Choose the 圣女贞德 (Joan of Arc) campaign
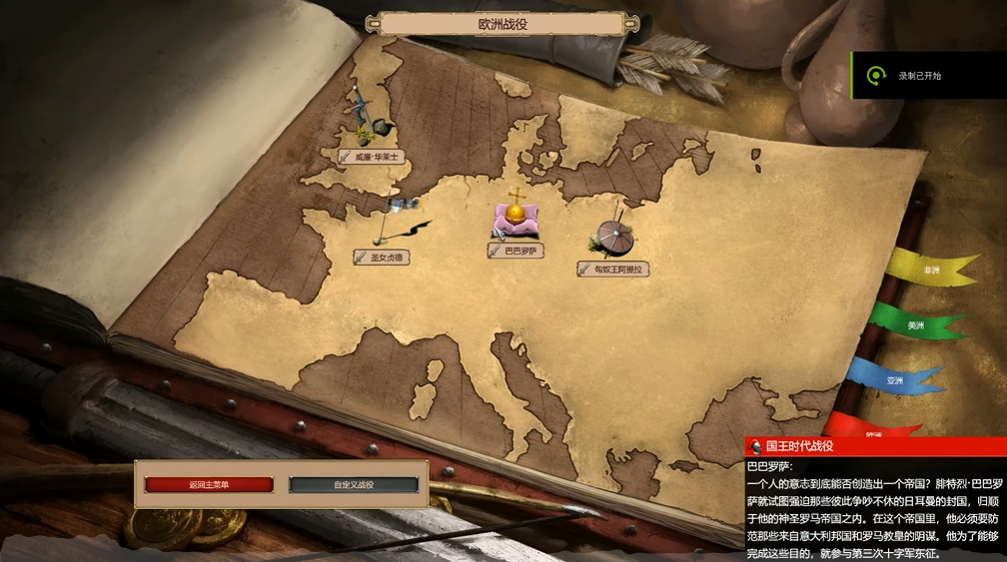This screenshot has height=562, width=1007. point(382,257)
